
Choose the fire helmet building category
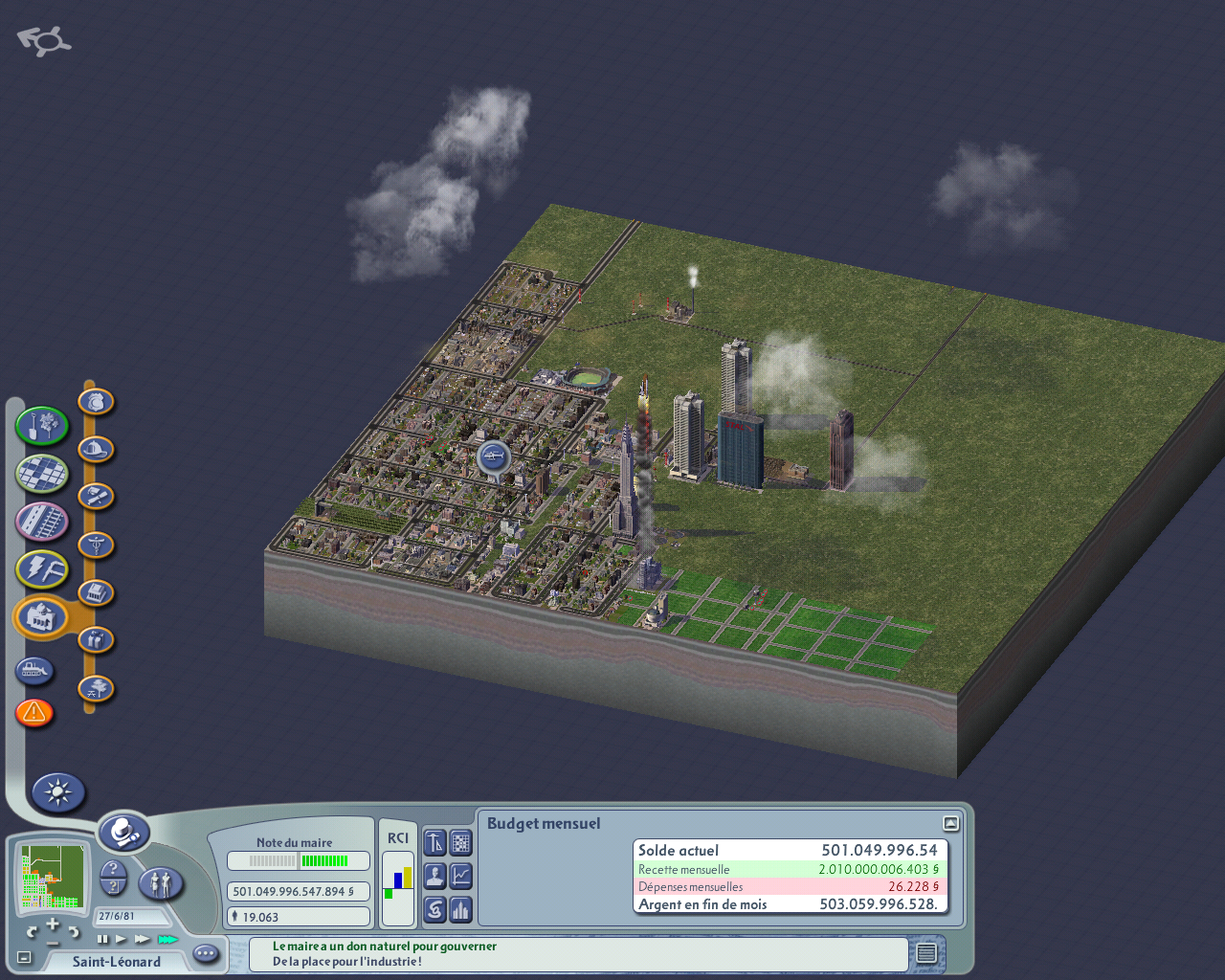pos(96,449)
